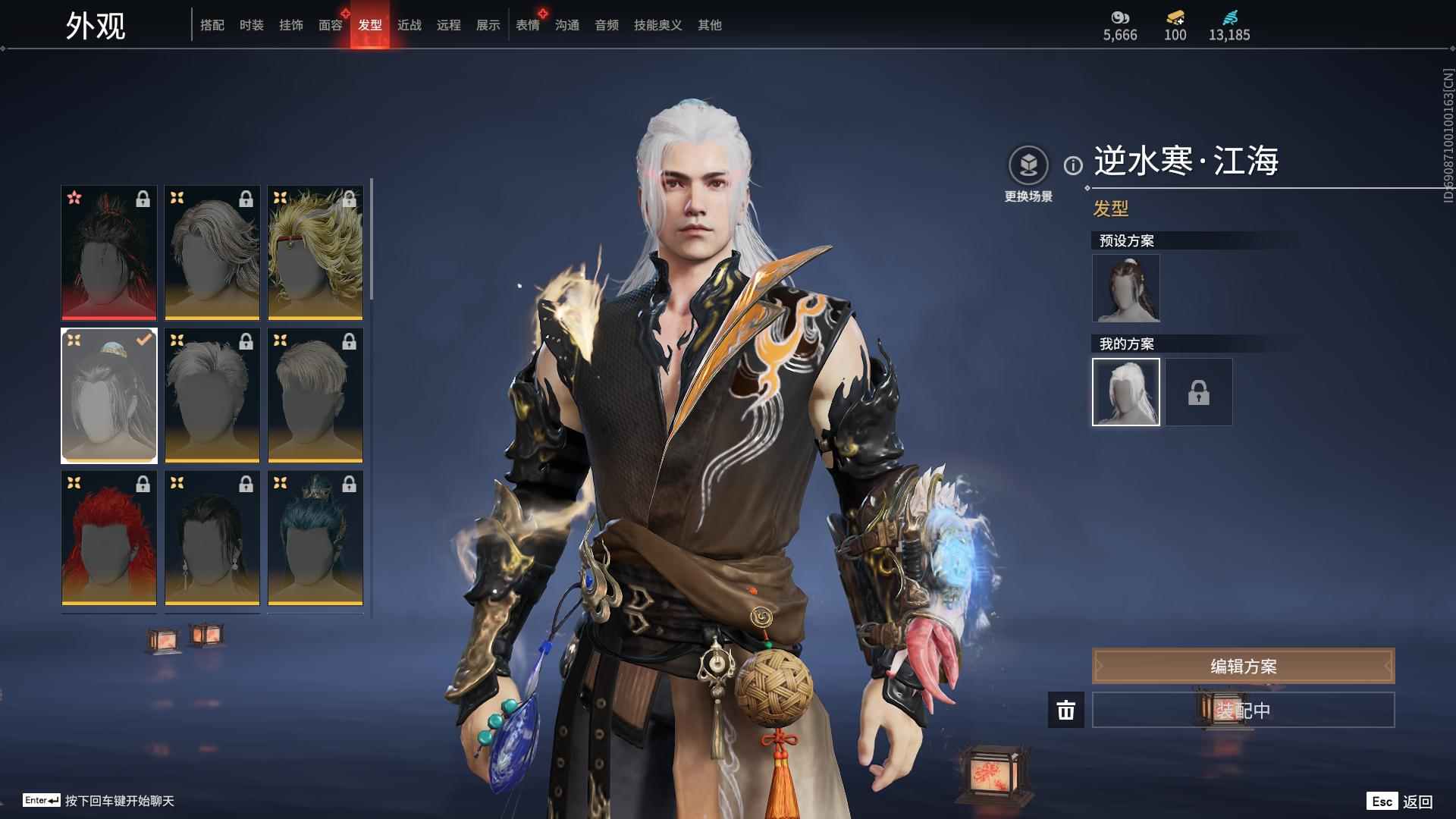
Task: Delete scheme with the trash can button
Action: tap(1066, 710)
